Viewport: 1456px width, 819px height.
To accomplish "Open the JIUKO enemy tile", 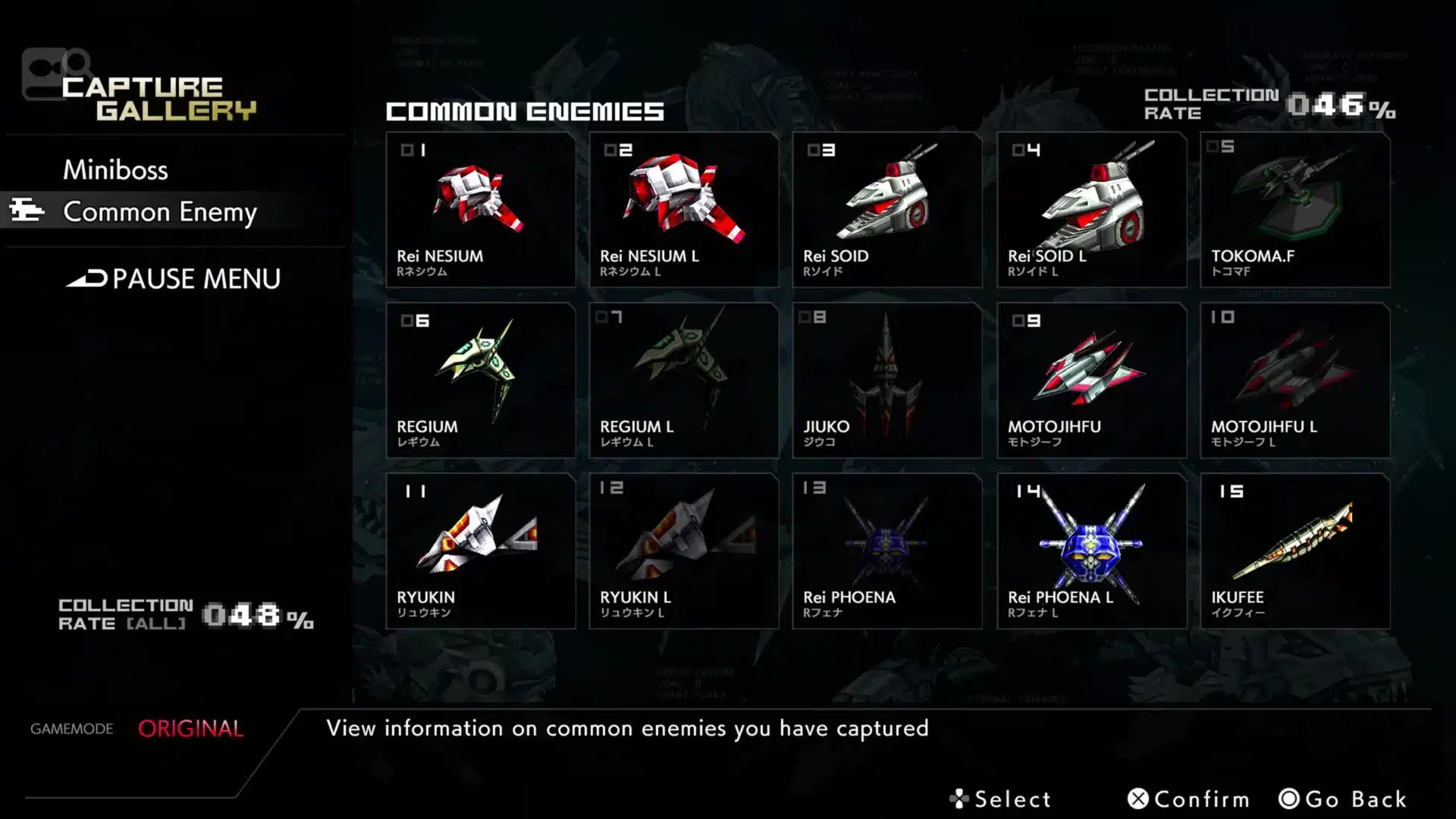I will 887,381.
